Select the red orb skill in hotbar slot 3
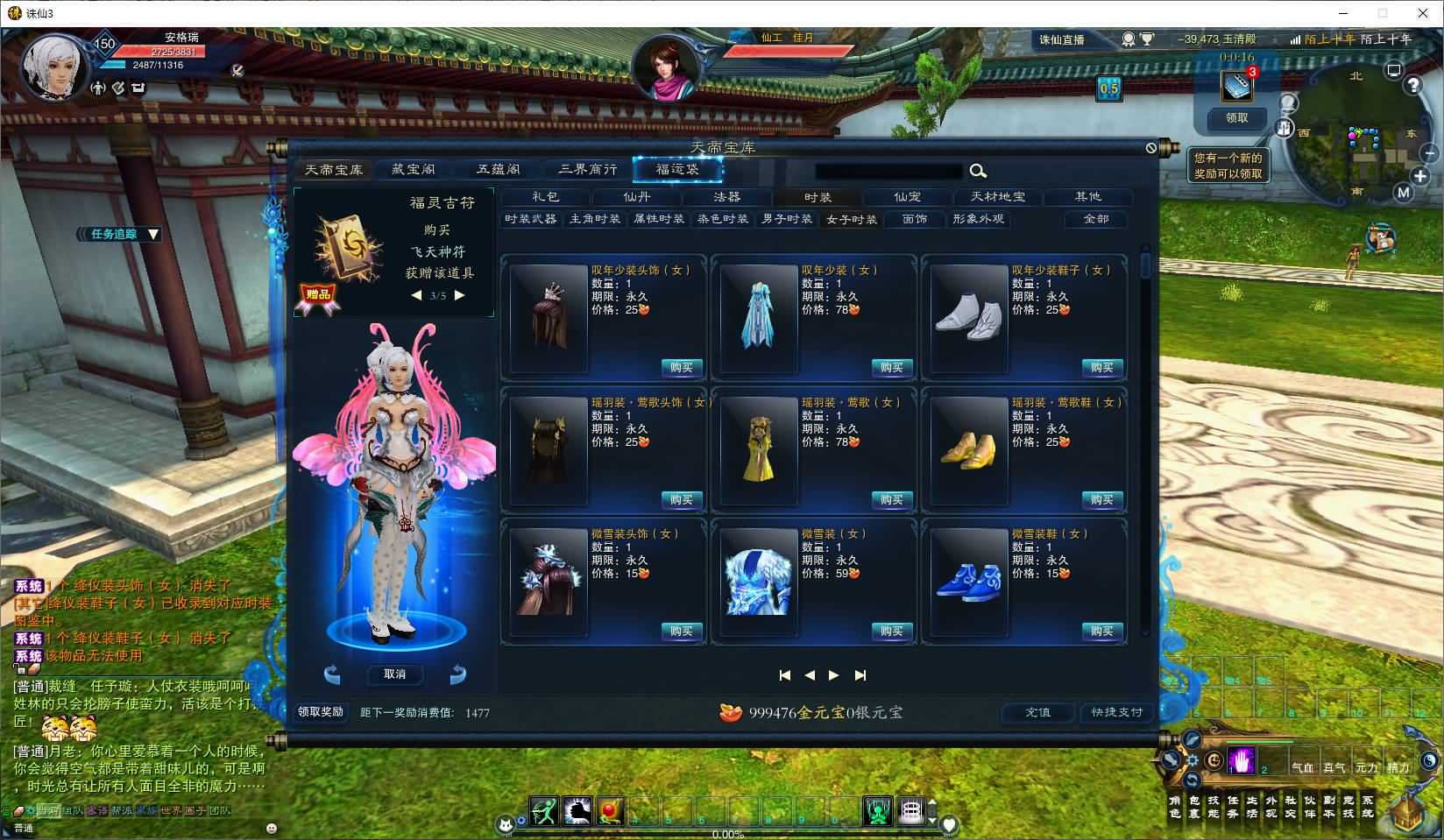This screenshot has height=840, width=1444. click(x=610, y=812)
